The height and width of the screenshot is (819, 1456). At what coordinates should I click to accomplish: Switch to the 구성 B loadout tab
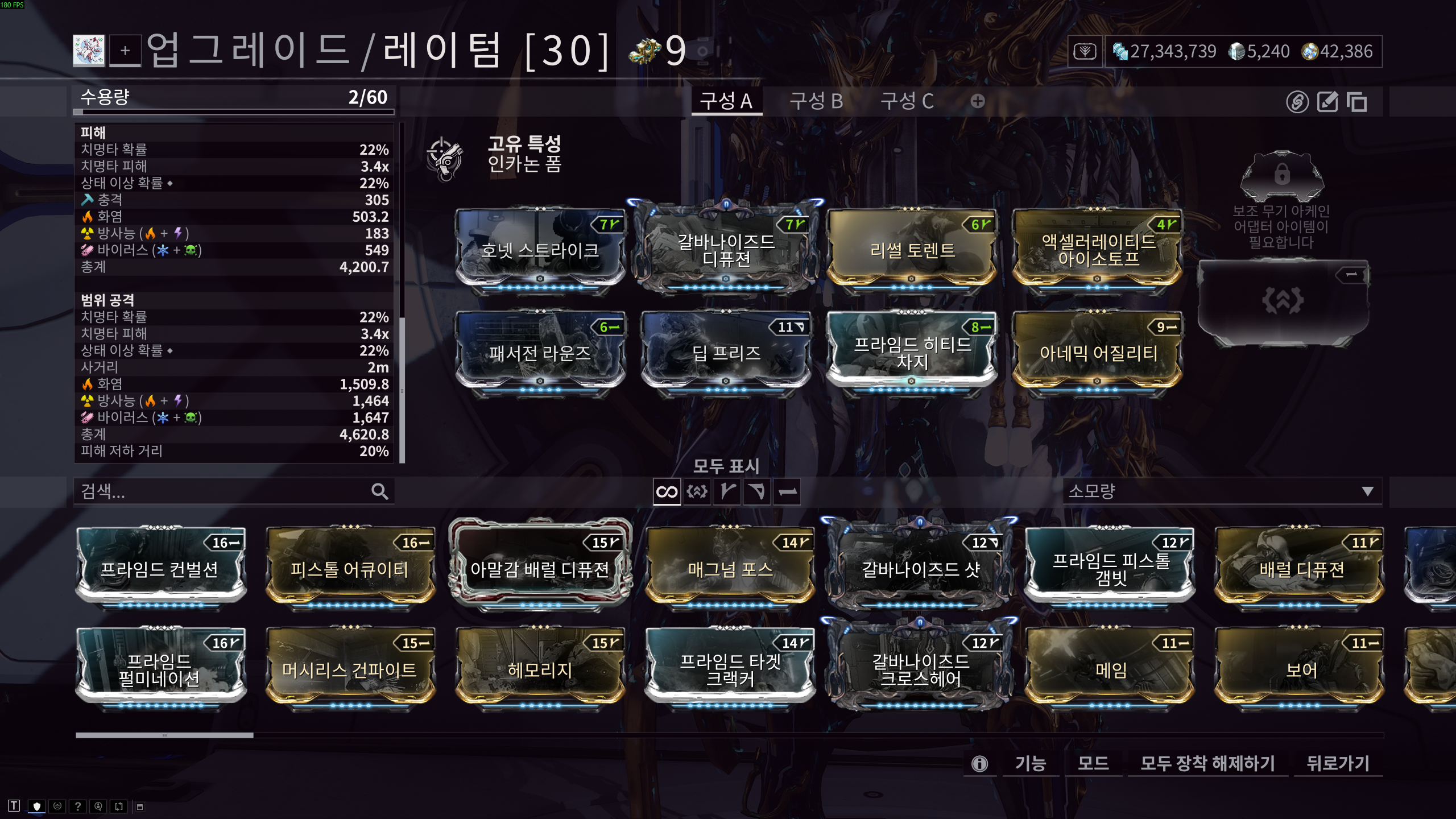click(816, 101)
